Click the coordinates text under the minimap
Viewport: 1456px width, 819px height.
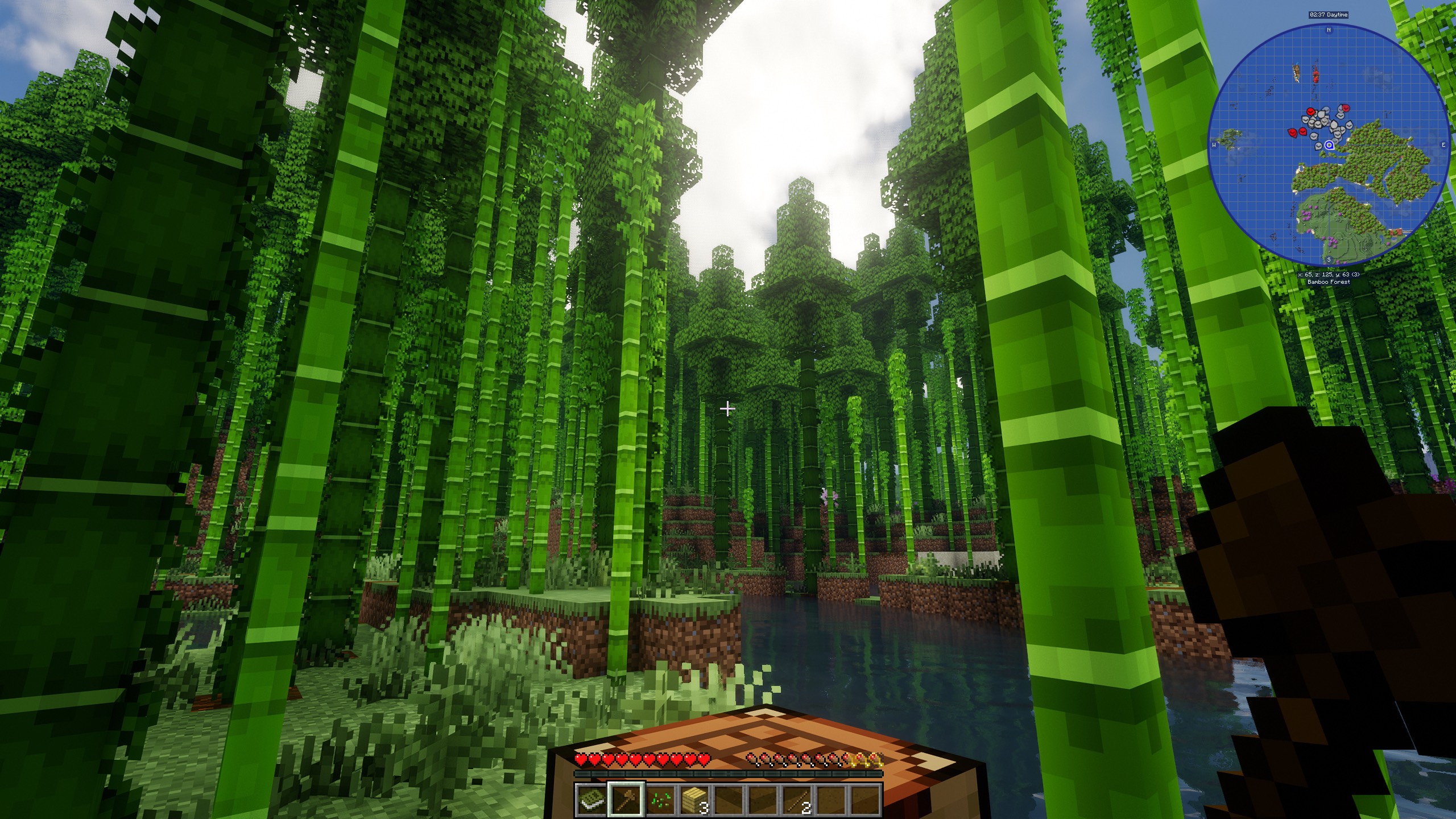(x=1329, y=274)
